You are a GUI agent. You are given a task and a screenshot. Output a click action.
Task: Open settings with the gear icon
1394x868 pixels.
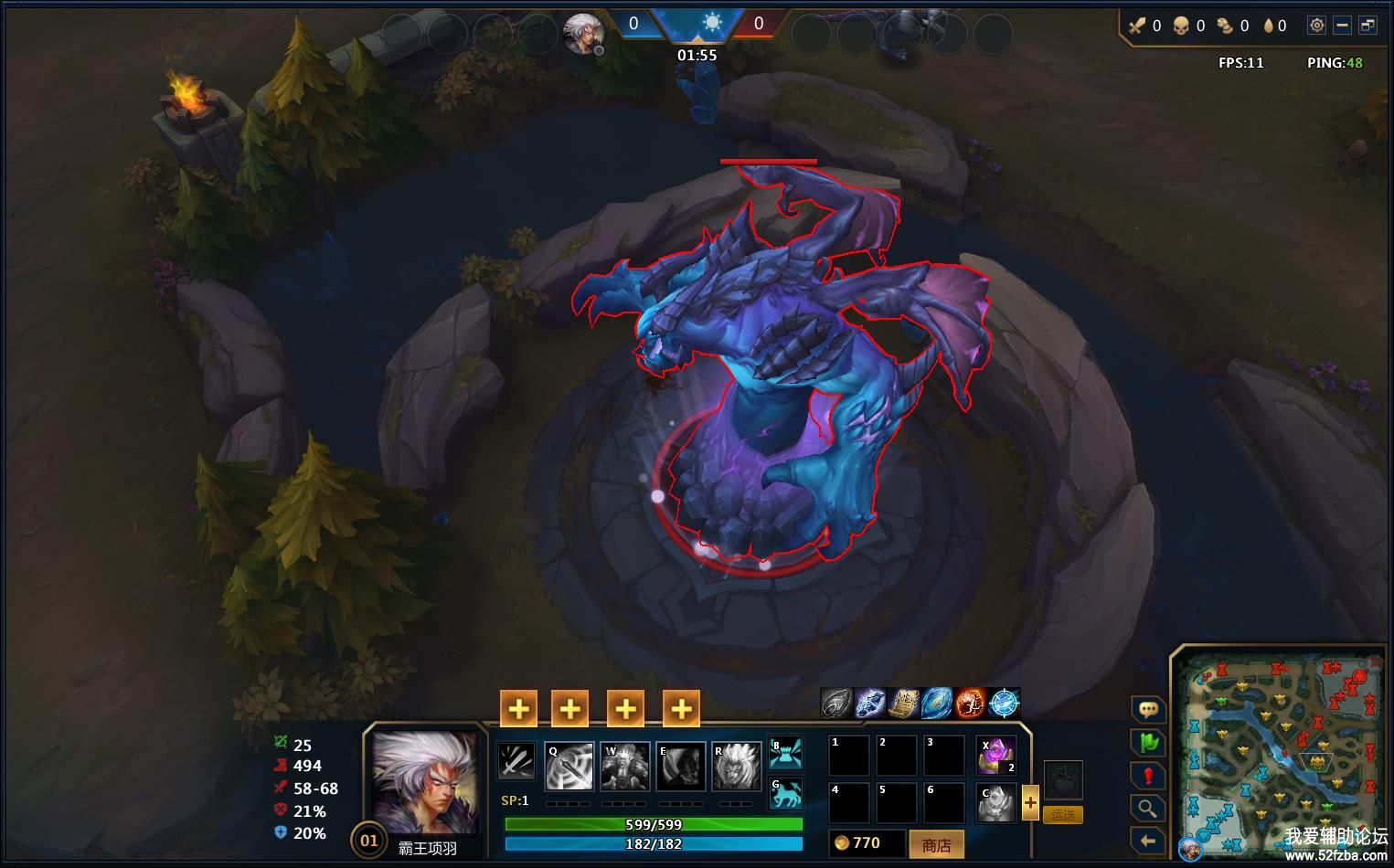click(x=1316, y=26)
